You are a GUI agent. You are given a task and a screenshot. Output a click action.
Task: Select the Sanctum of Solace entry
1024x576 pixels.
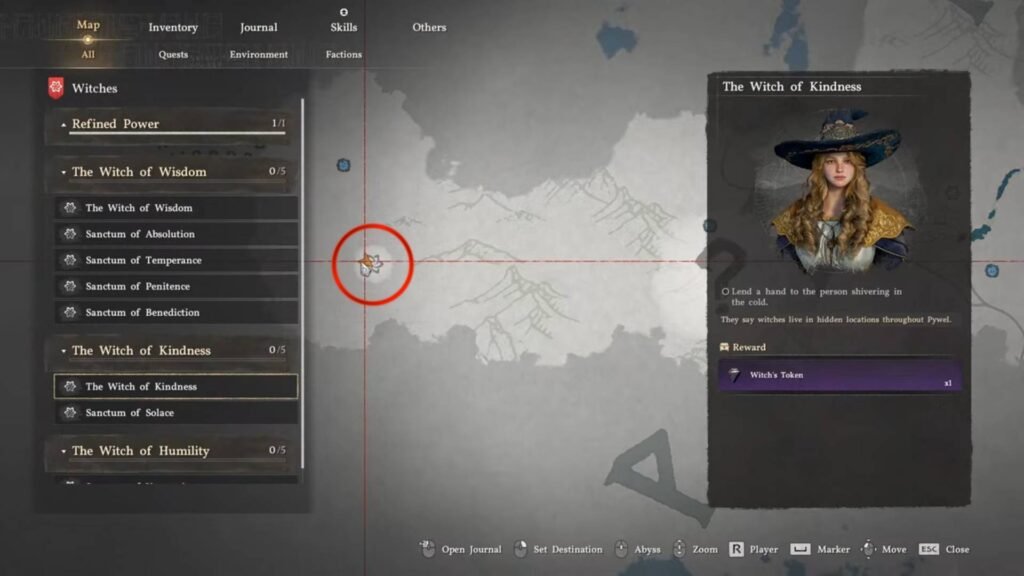176,412
